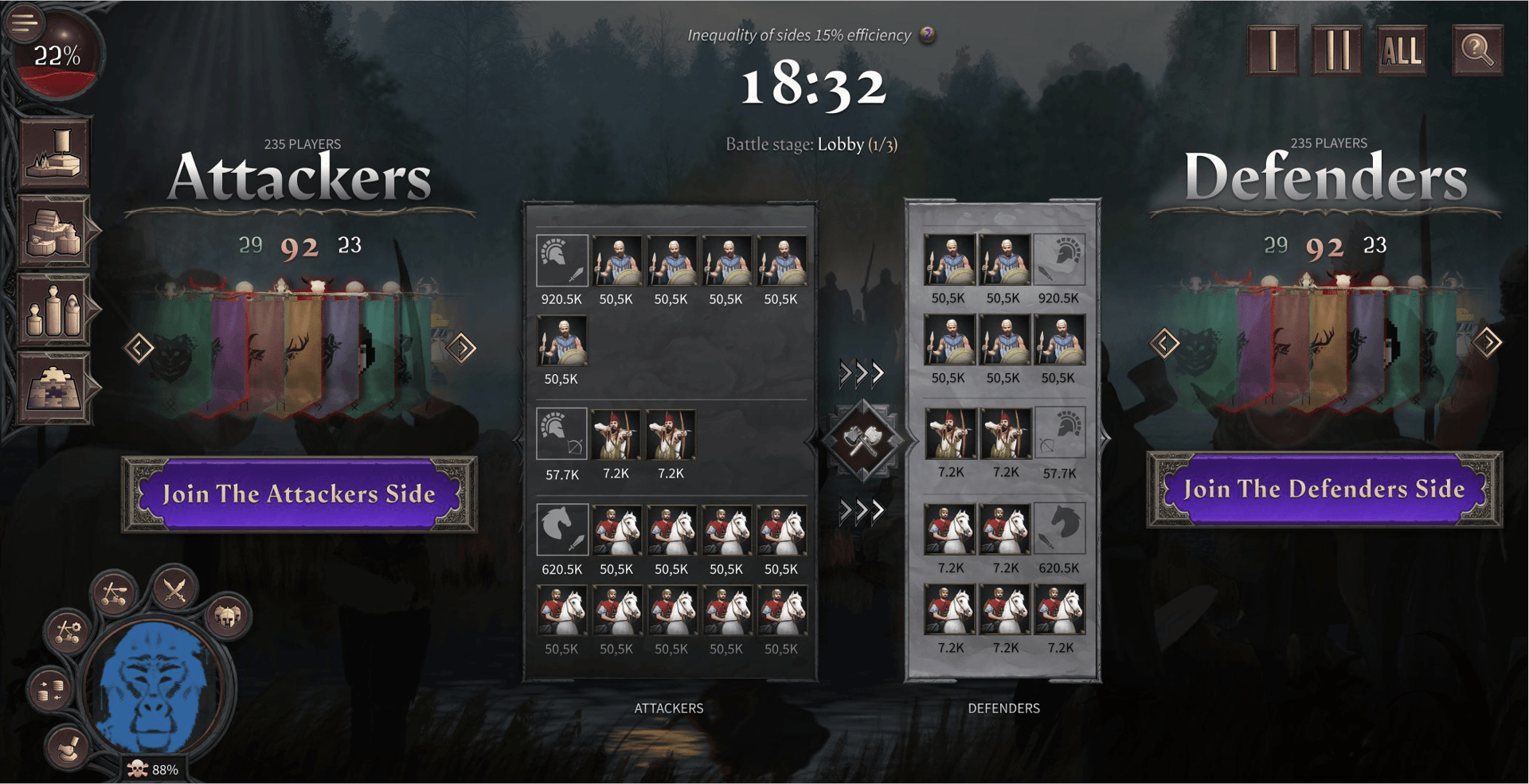Viewport: 1529px width, 784px height.
Task: Select the double-bar stage filter
Action: pyautogui.click(x=1336, y=50)
